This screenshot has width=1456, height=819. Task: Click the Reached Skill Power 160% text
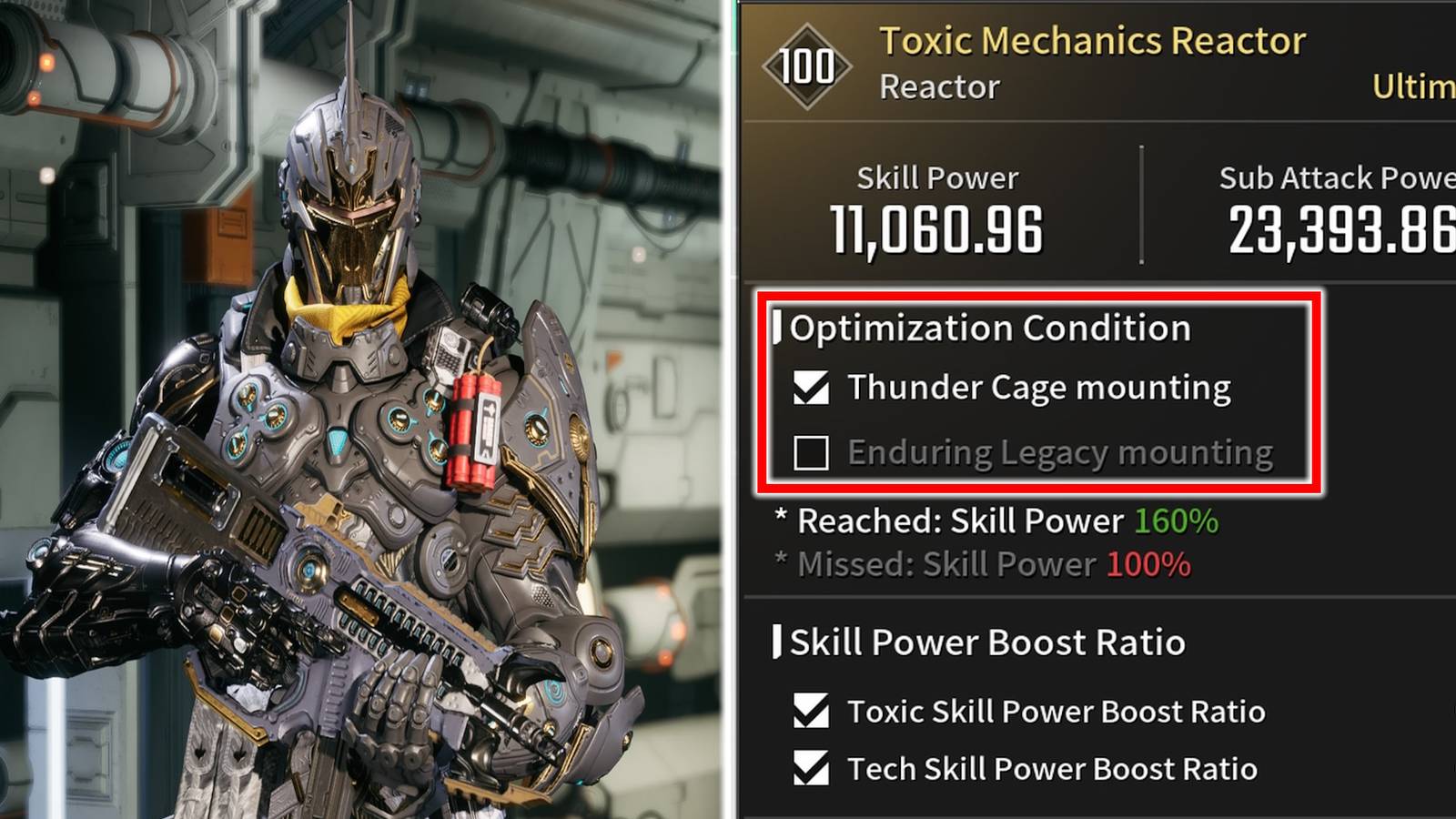[996, 521]
